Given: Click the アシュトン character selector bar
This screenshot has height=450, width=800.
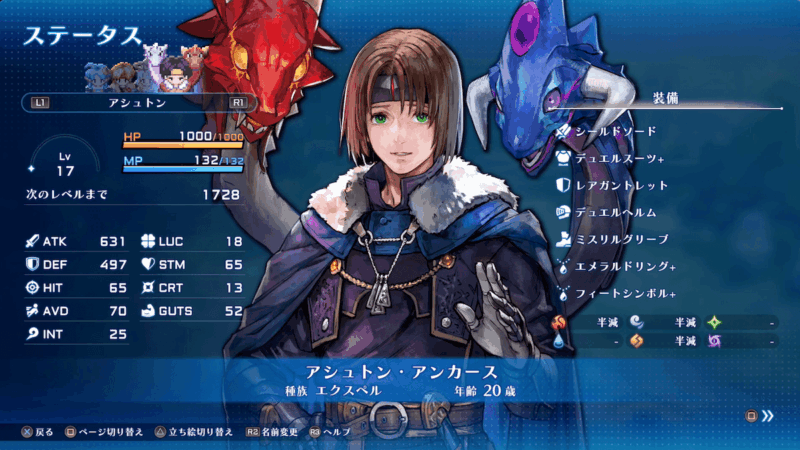Looking at the screenshot, I should coord(139,102).
